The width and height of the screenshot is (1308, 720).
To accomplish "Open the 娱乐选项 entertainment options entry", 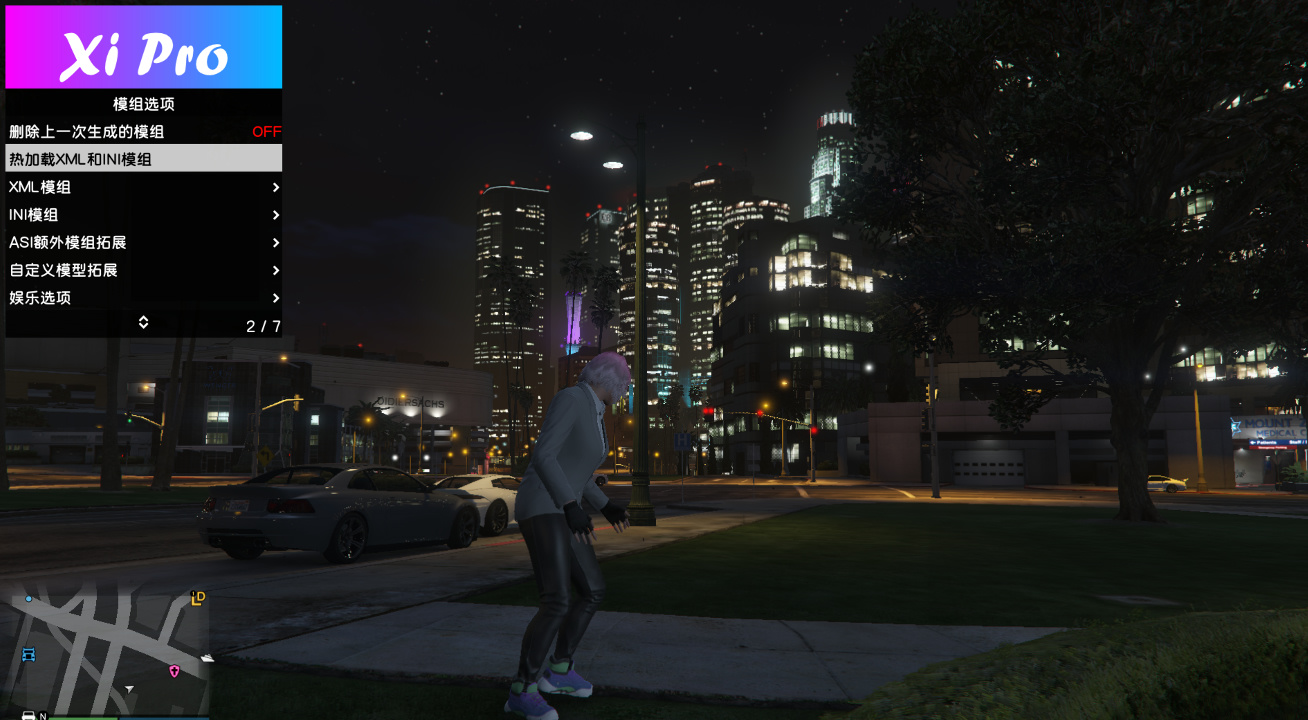I will tap(143, 298).
